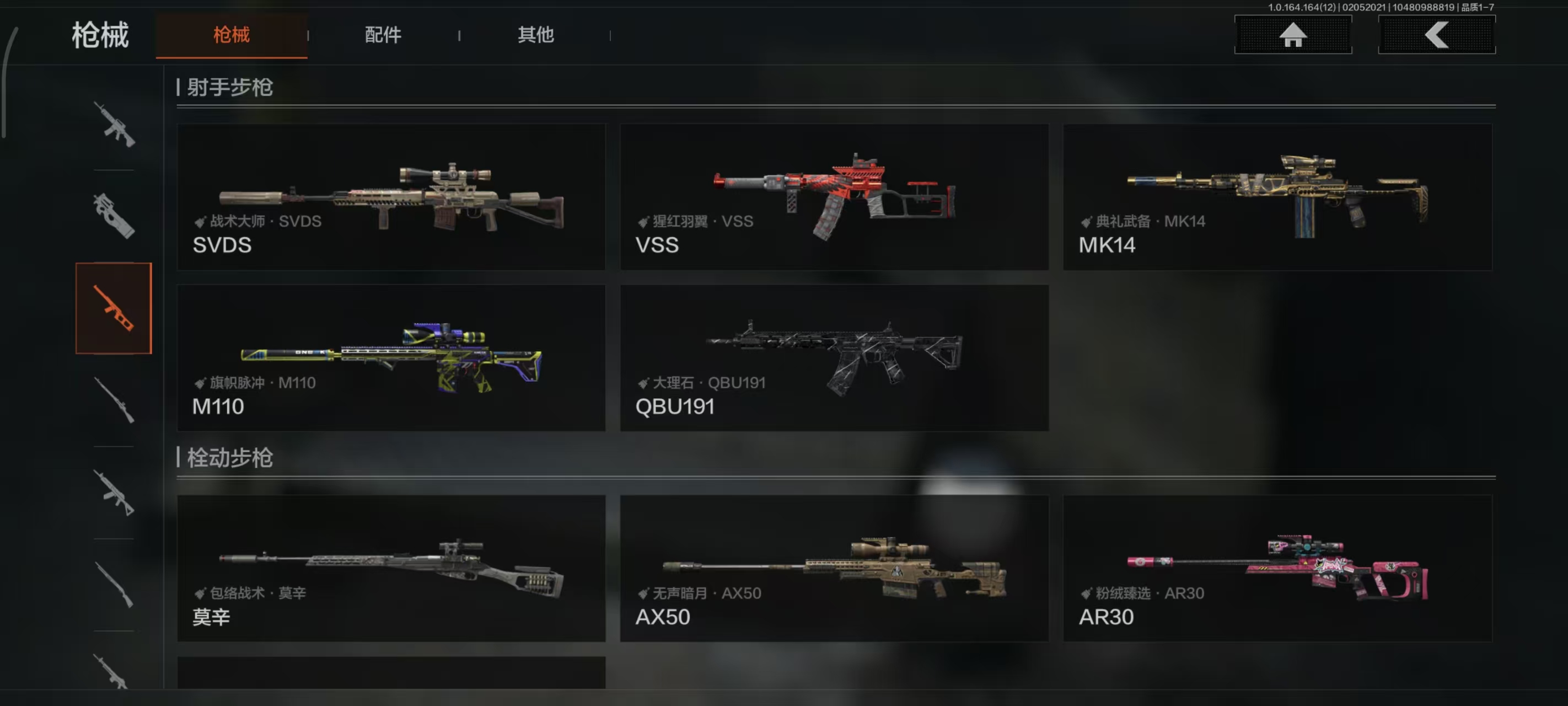
Task: Open the P90 submachine gun category
Action: [114, 216]
